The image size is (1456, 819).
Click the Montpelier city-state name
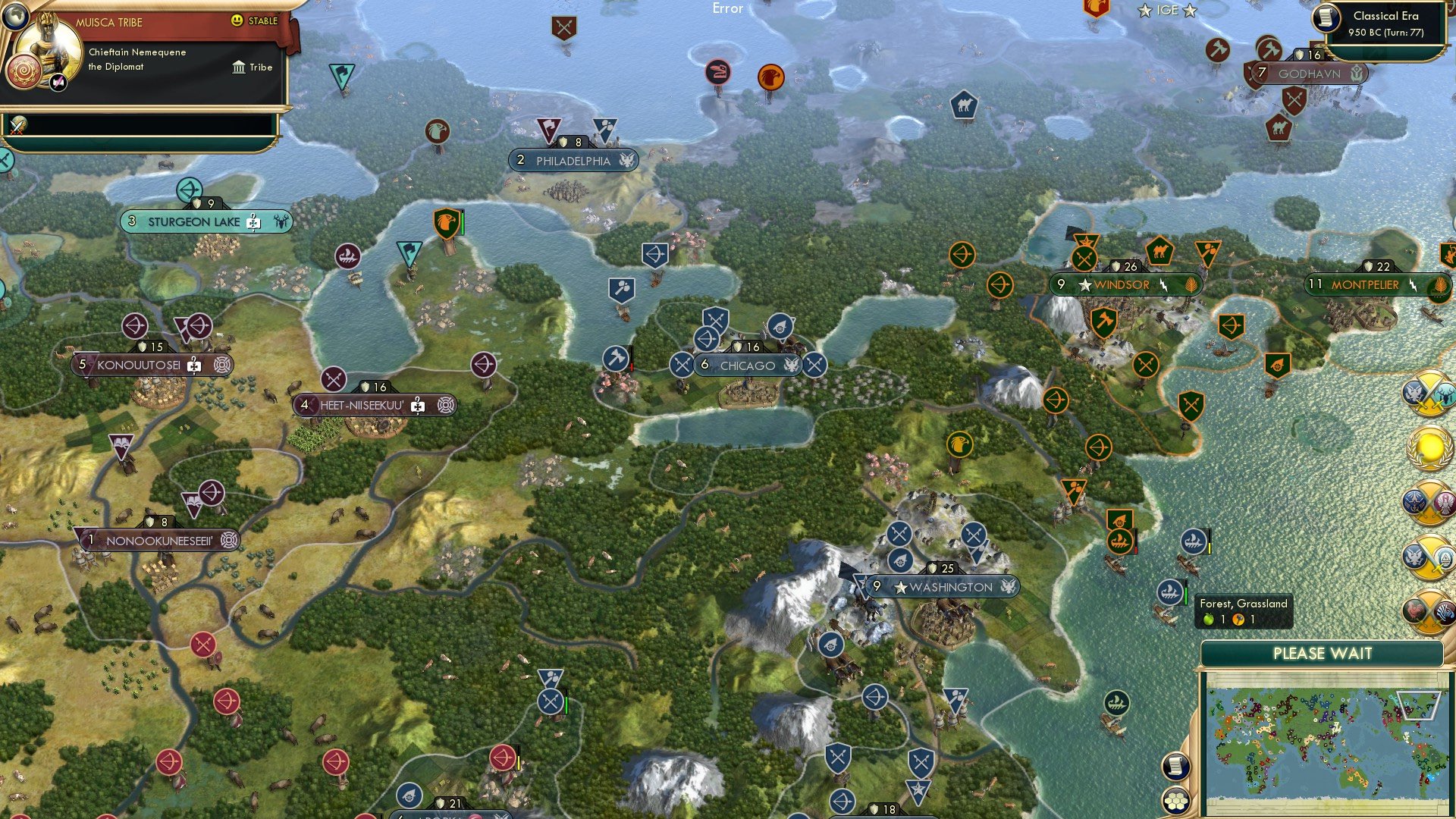tap(1365, 285)
